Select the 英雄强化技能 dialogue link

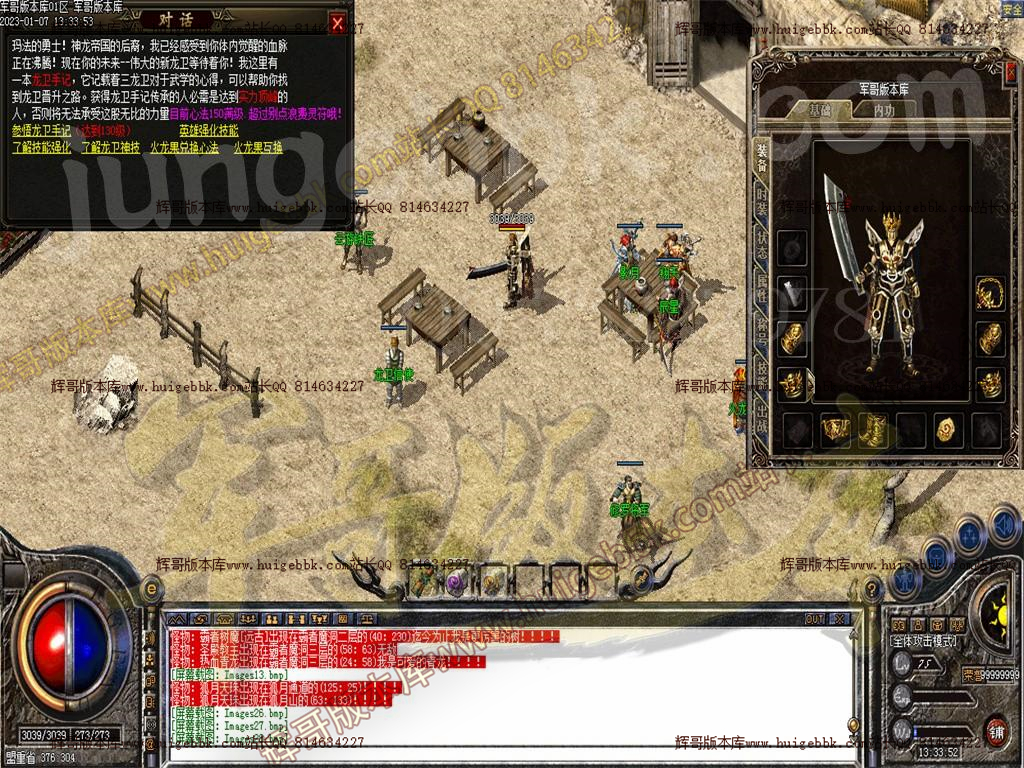tap(209, 131)
